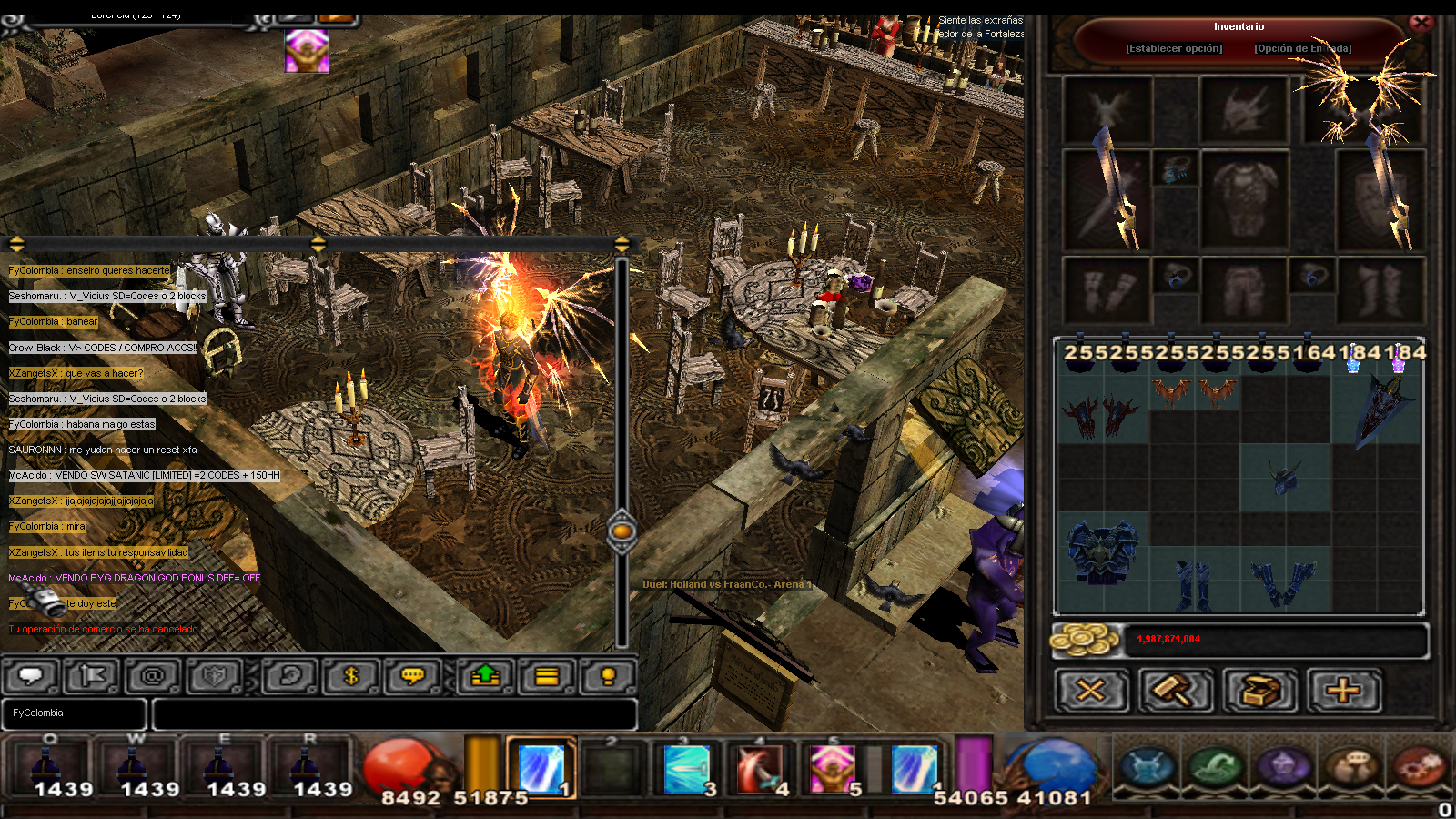The width and height of the screenshot is (1456, 819).
Task: Pick the dark shield in inventory
Action: (1384, 408)
